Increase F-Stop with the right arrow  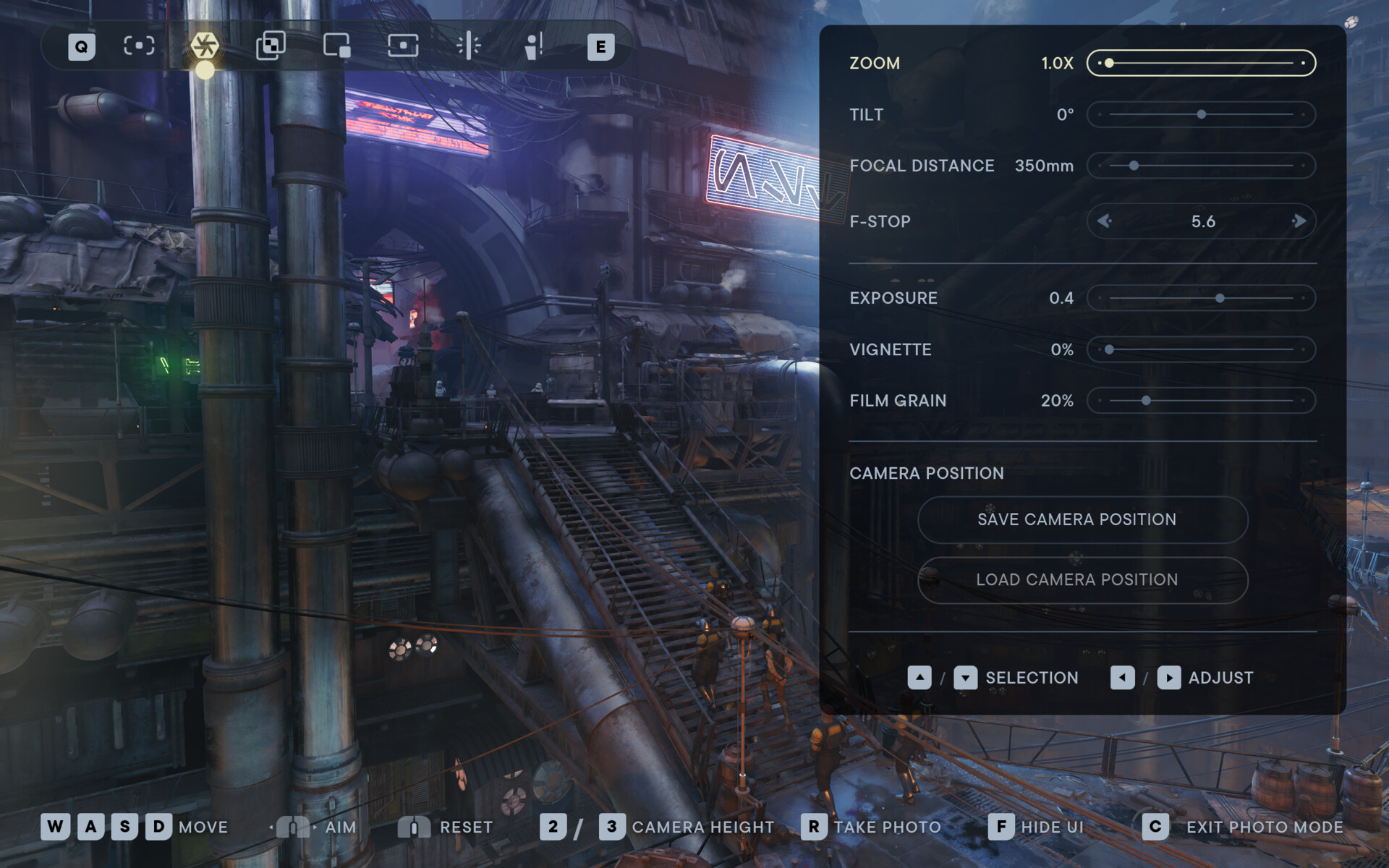click(1299, 221)
